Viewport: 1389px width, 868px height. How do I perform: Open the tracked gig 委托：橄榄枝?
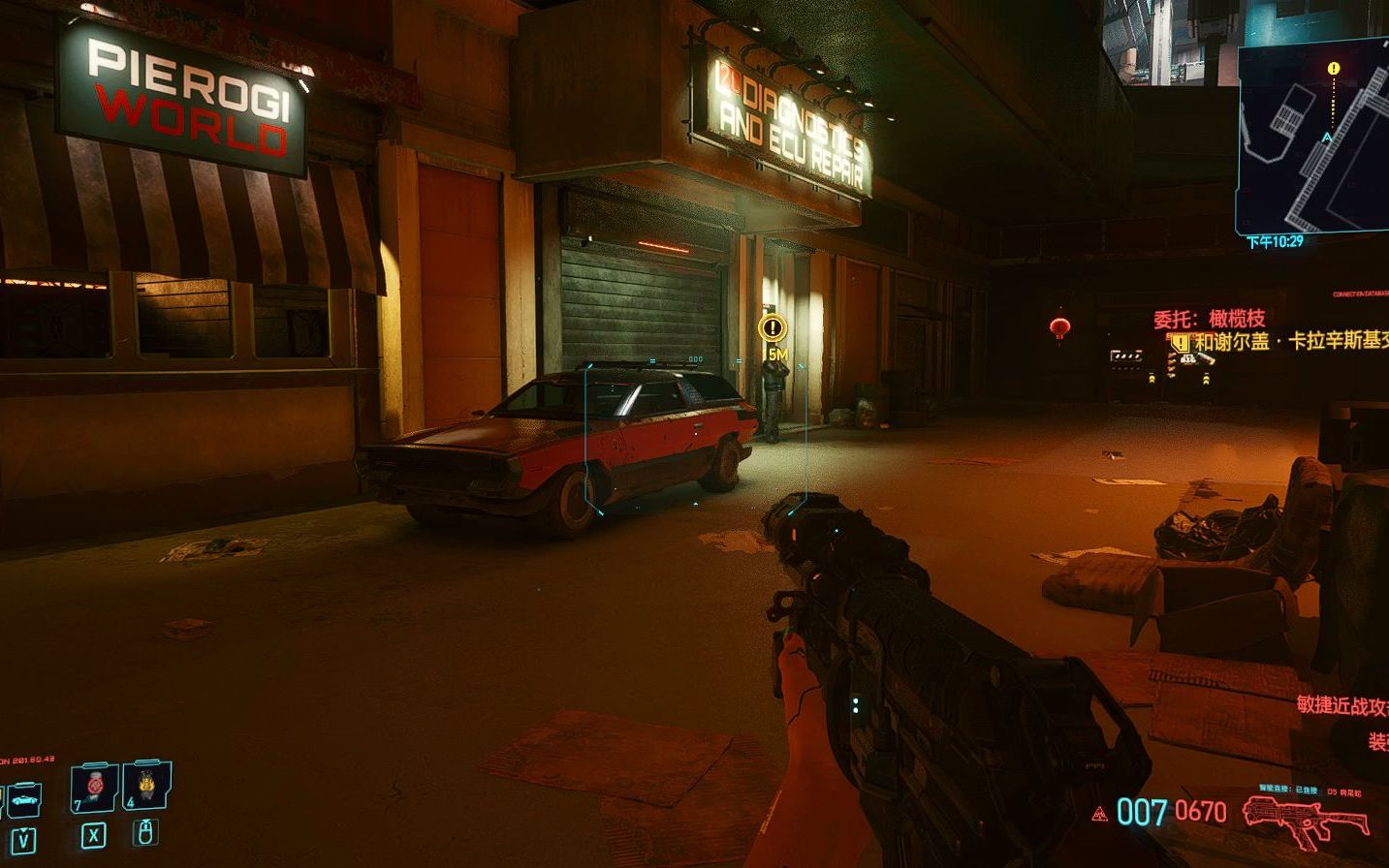(x=1209, y=319)
